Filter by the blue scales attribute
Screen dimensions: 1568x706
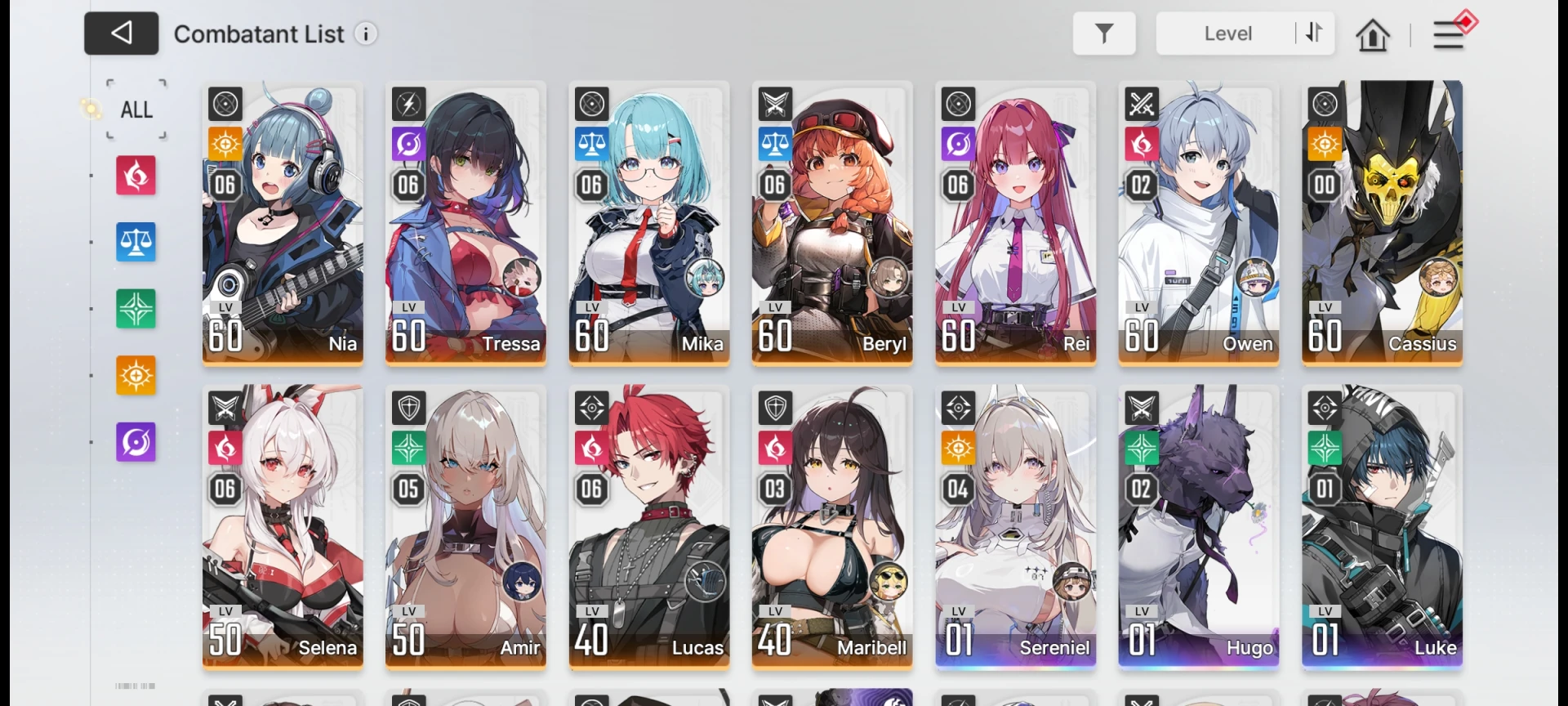click(x=136, y=243)
